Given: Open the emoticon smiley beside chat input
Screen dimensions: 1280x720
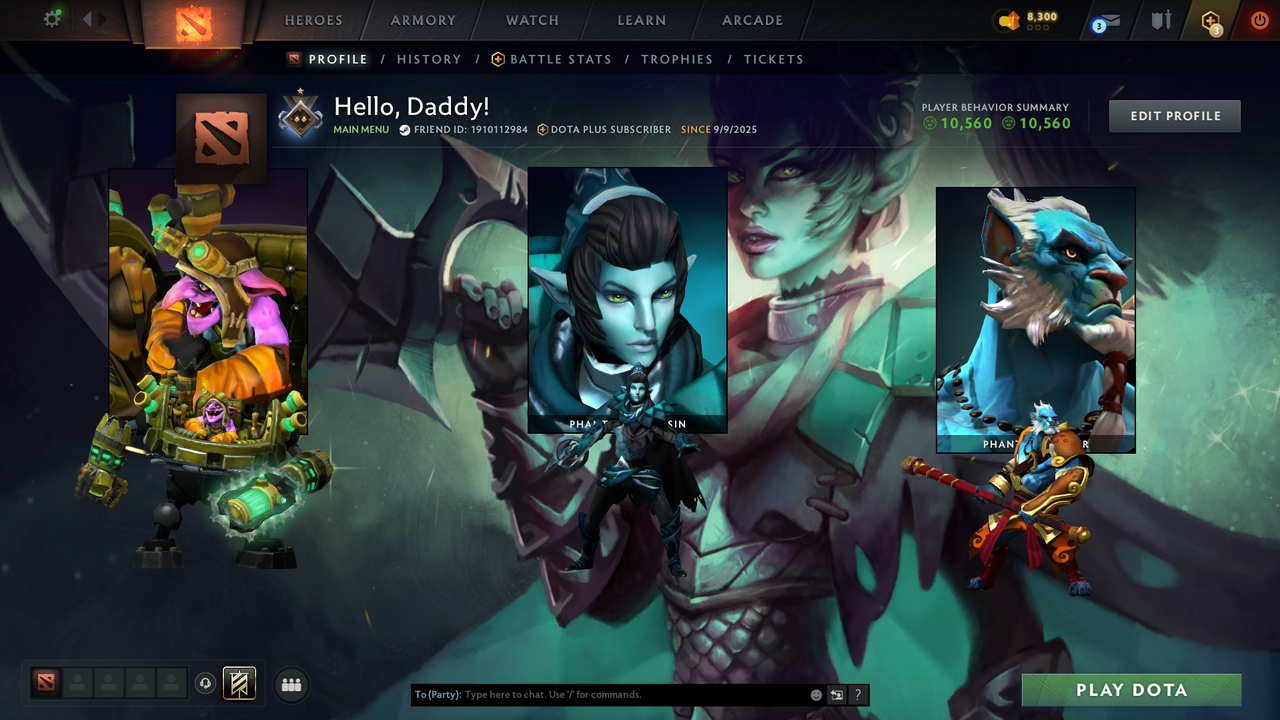Looking at the screenshot, I should tap(815, 694).
